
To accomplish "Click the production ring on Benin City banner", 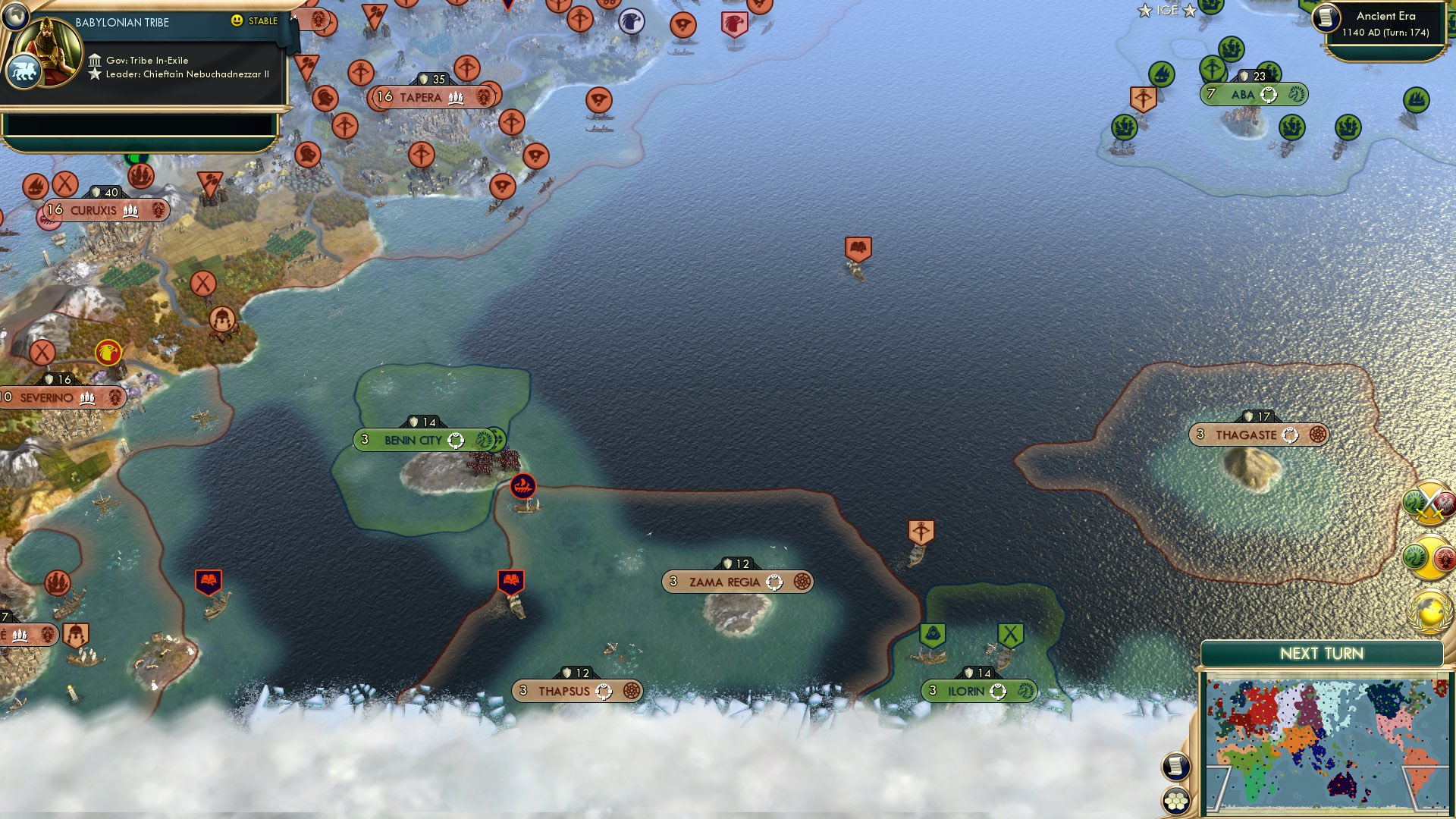I will [x=455, y=438].
